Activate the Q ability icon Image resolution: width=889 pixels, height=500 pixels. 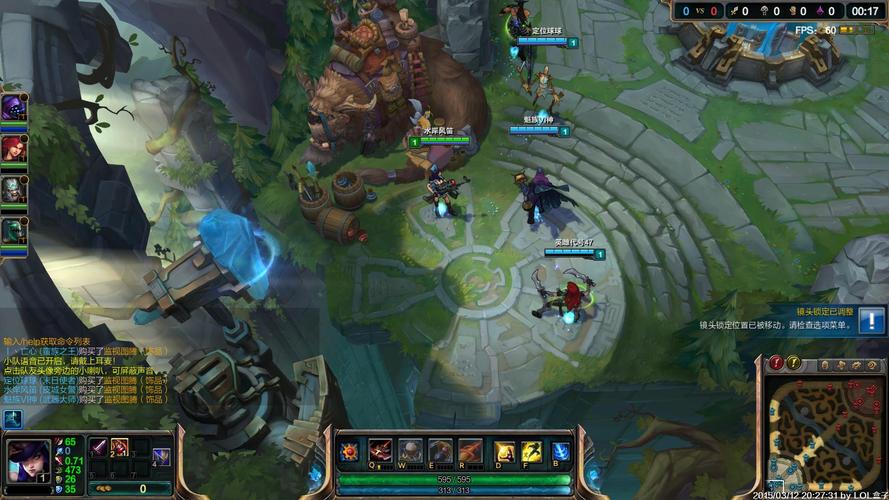[x=380, y=451]
